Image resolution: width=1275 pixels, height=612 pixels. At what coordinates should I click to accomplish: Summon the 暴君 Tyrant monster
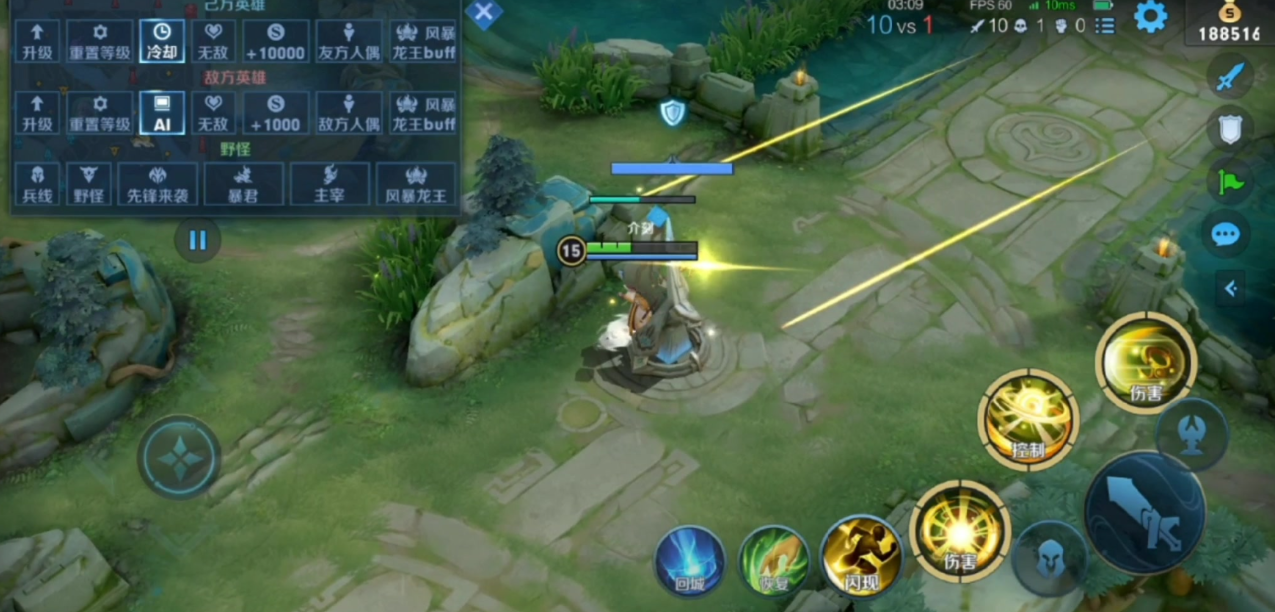point(243,183)
